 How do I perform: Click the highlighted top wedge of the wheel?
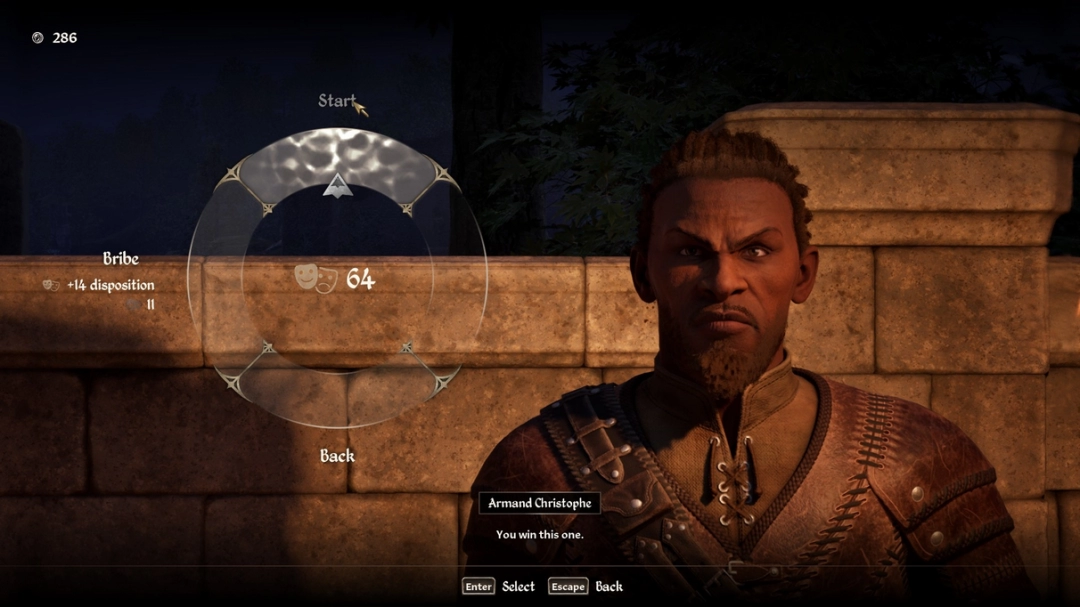tap(337, 160)
